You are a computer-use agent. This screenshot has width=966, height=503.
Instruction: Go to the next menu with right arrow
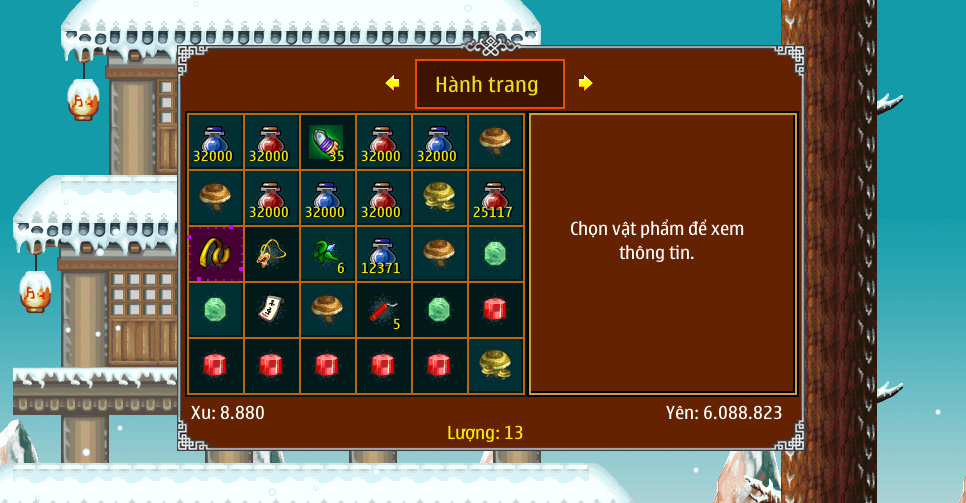click(x=586, y=84)
